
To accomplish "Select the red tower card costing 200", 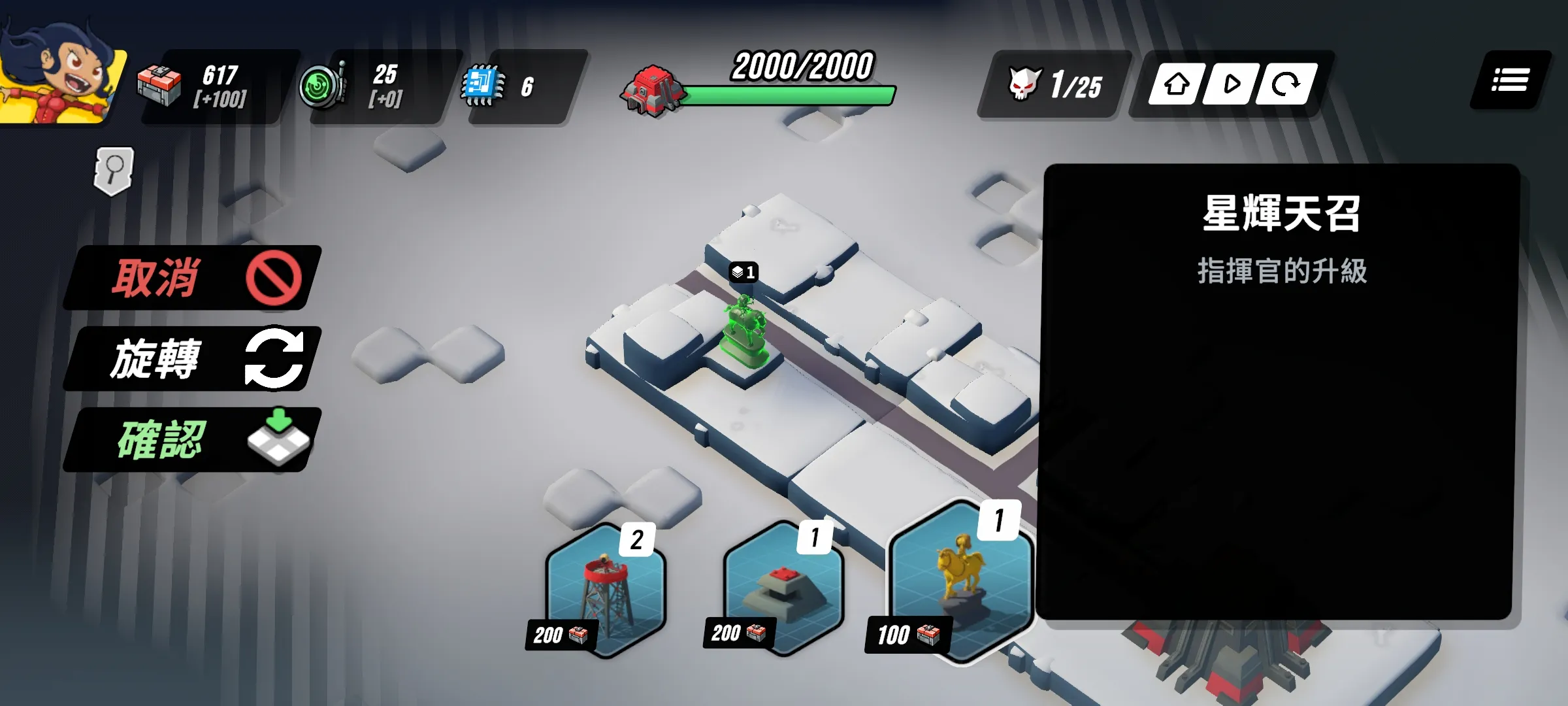I will coord(606,590).
